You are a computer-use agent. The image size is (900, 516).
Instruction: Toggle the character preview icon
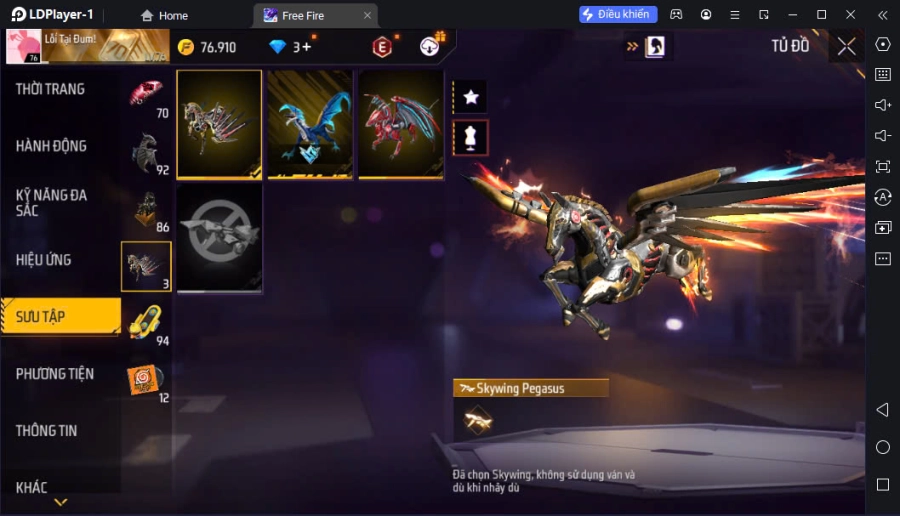pyautogui.click(x=471, y=137)
